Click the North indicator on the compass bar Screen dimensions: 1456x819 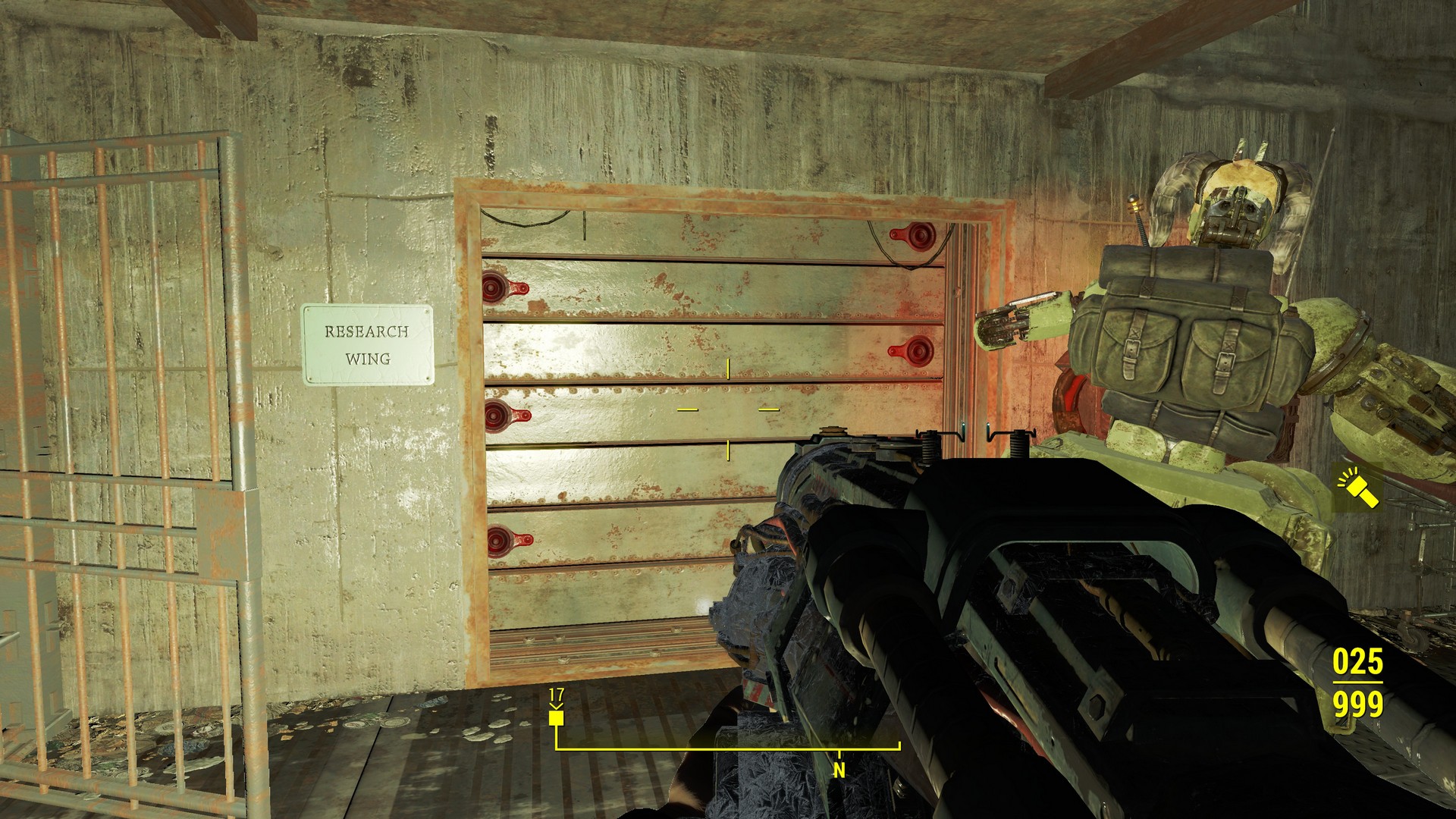pos(839,769)
